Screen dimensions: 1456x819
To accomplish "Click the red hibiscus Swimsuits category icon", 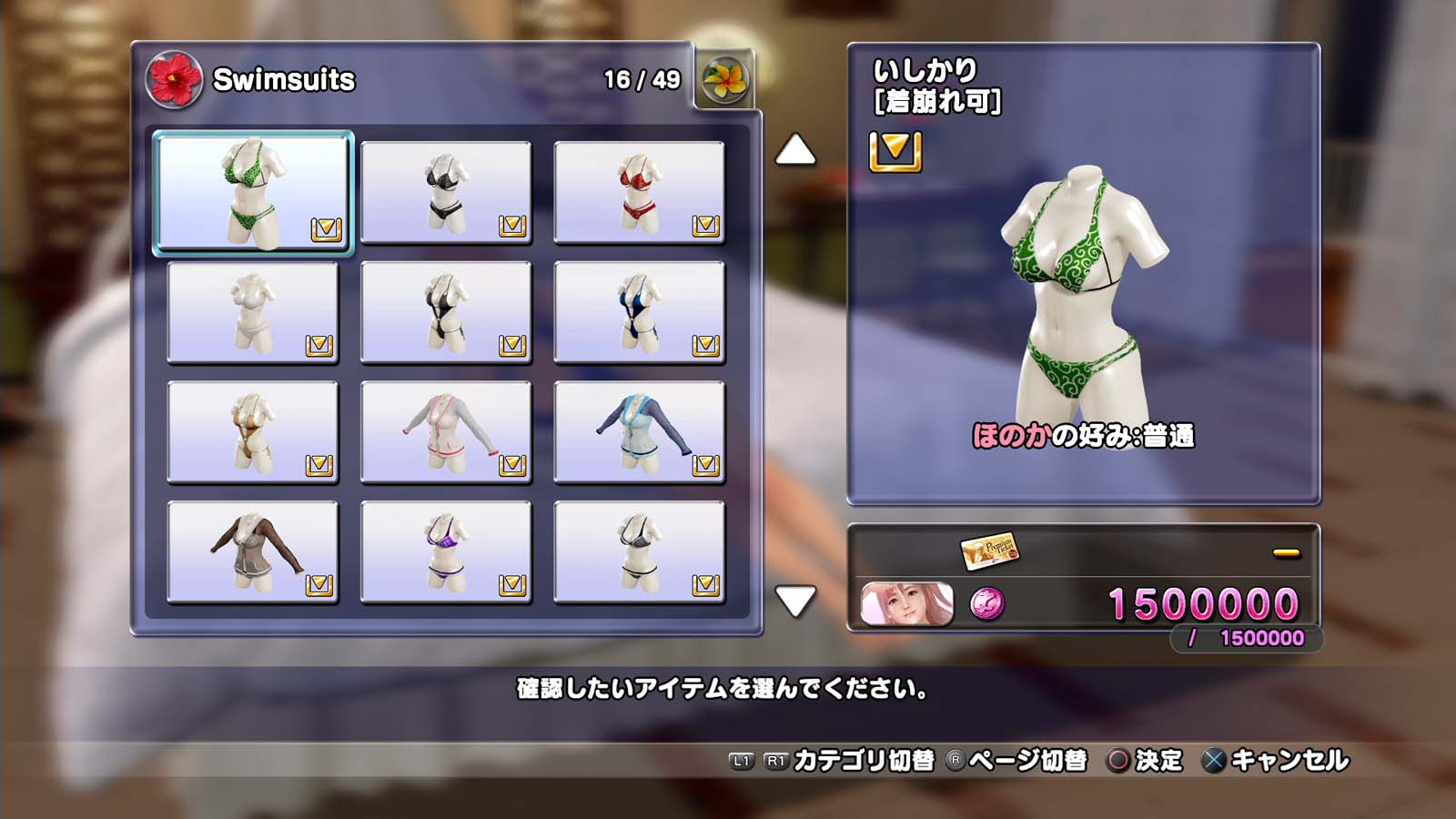I will pos(174,79).
